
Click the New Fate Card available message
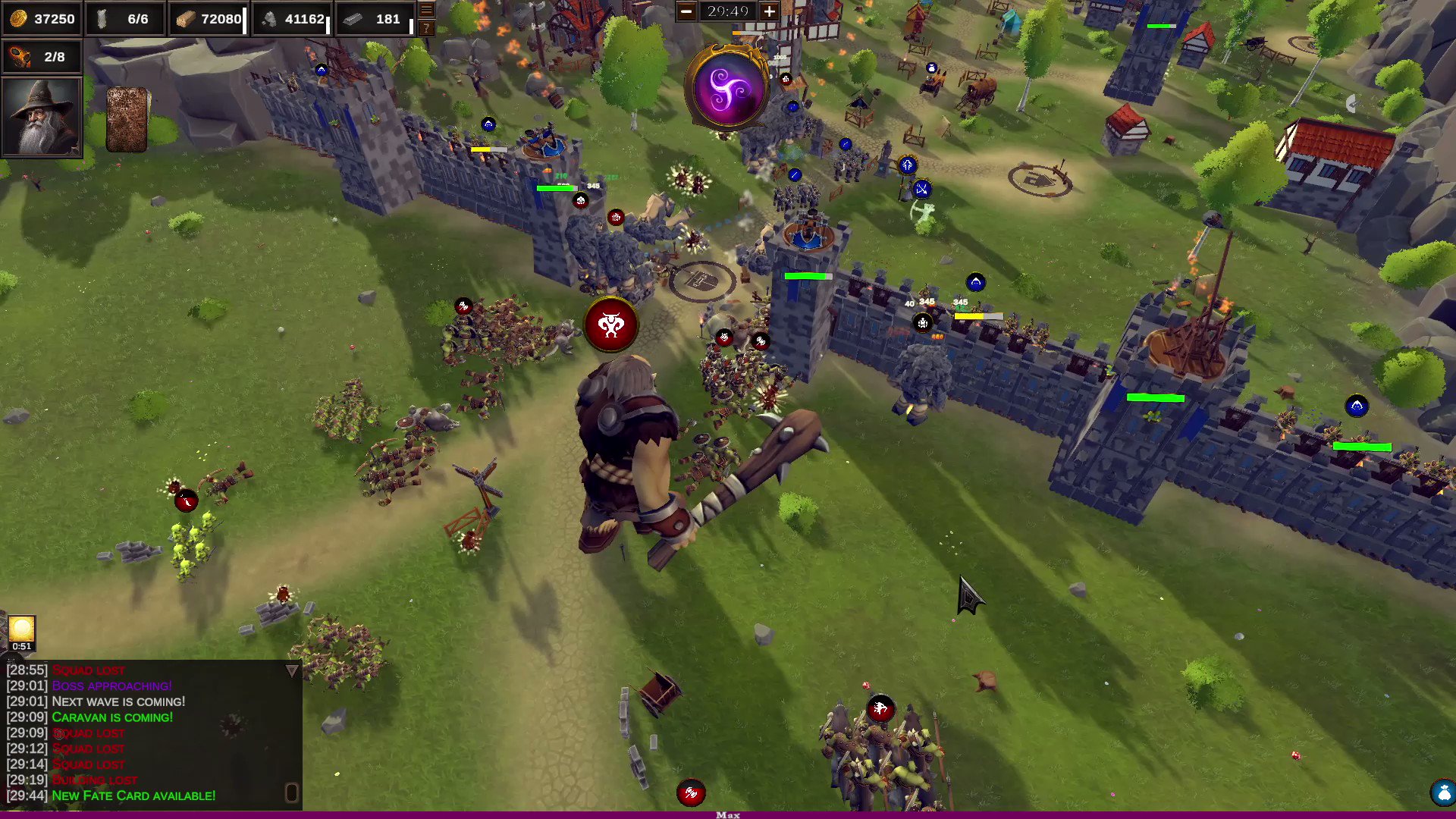tap(133, 795)
